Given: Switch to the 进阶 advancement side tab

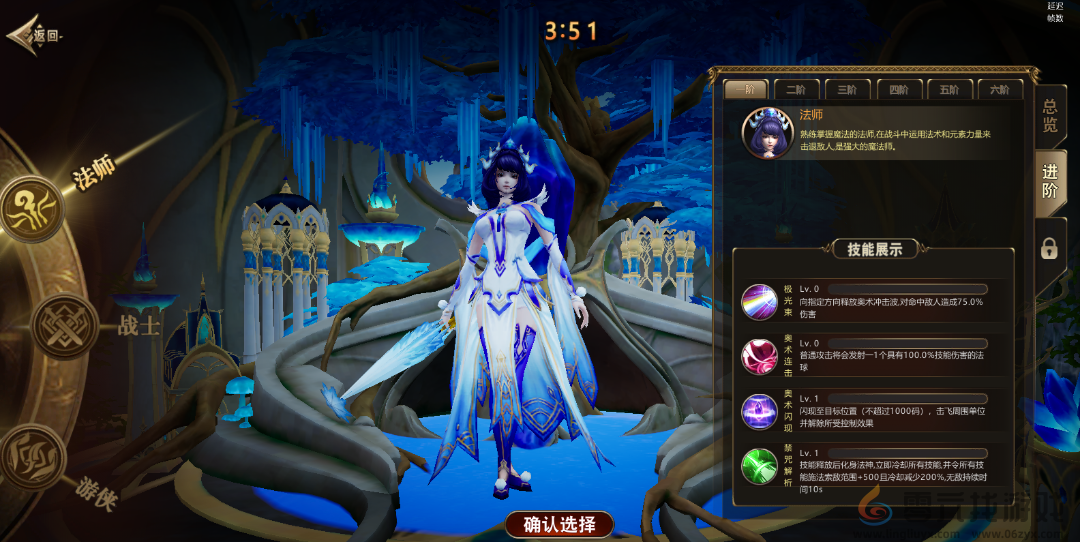Looking at the screenshot, I should point(1050,183).
